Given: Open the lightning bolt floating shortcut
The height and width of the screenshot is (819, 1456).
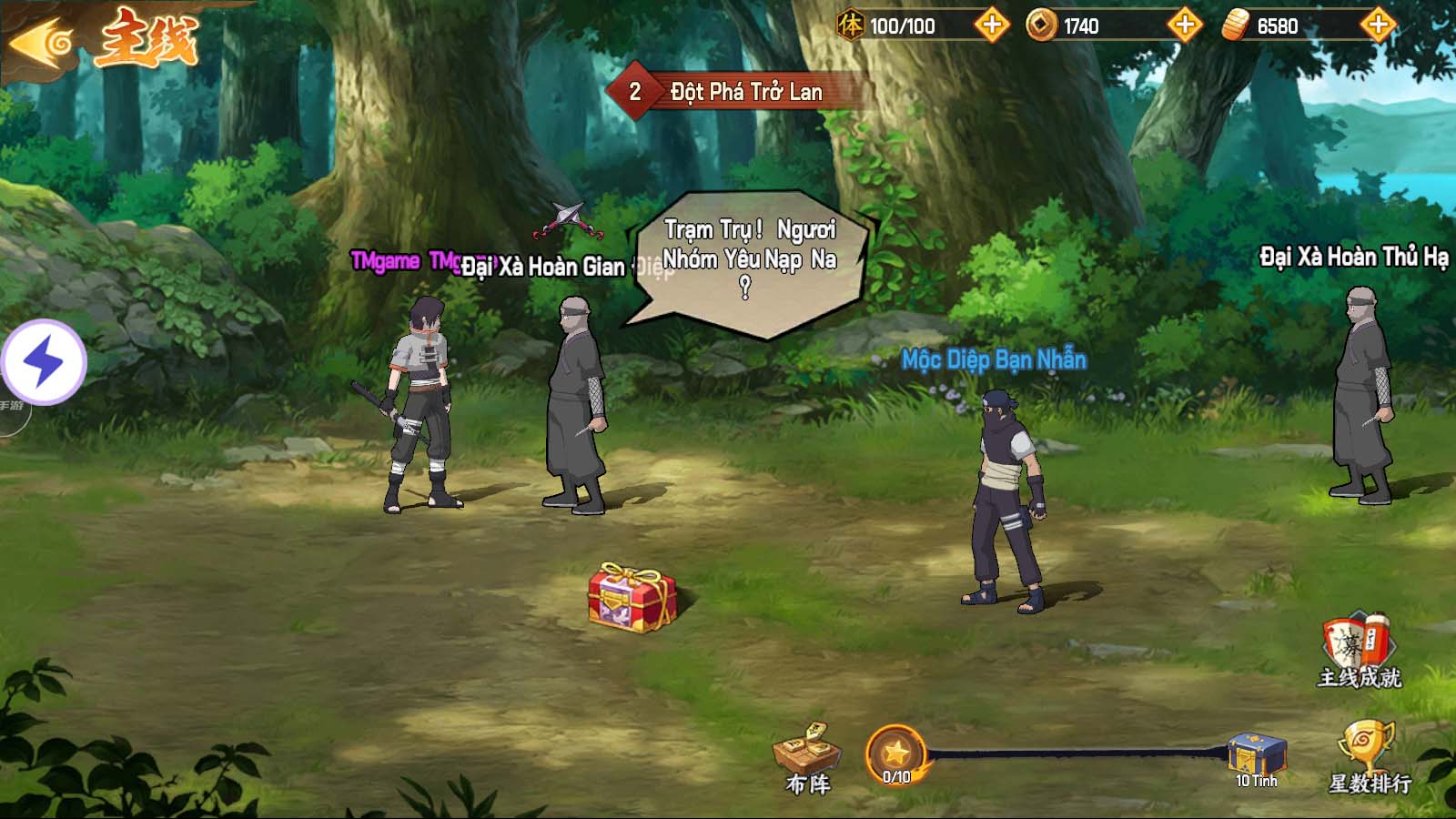Looking at the screenshot, I should coord(43,362).
